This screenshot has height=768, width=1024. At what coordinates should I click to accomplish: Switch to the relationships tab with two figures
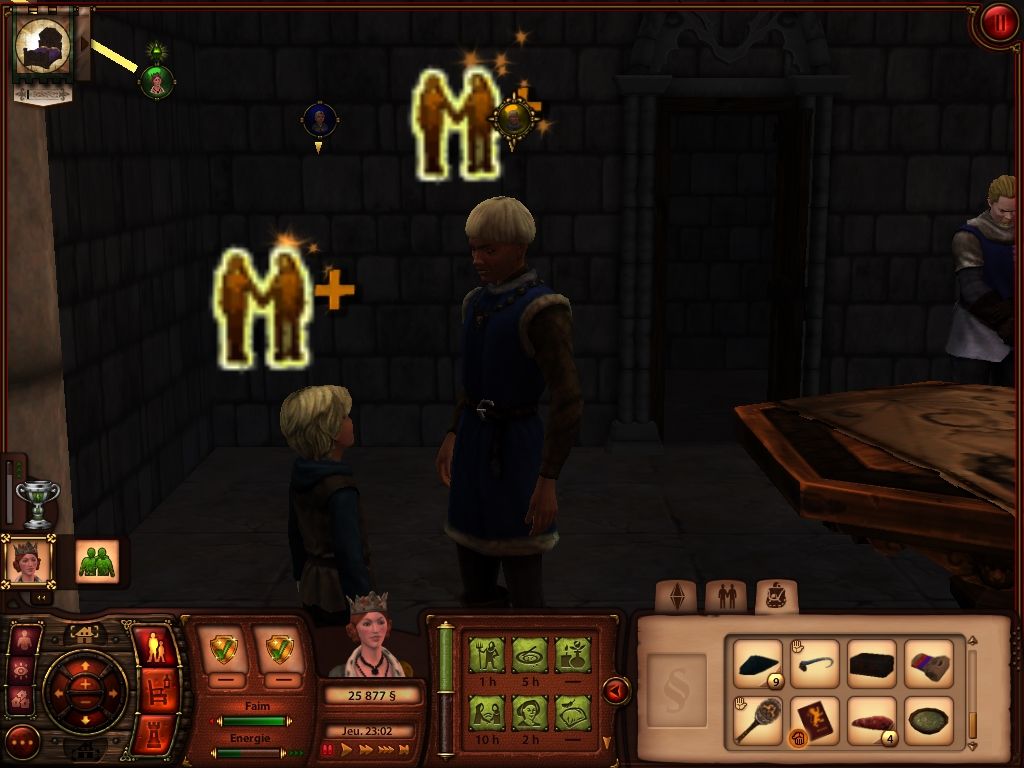coord(725,597)
